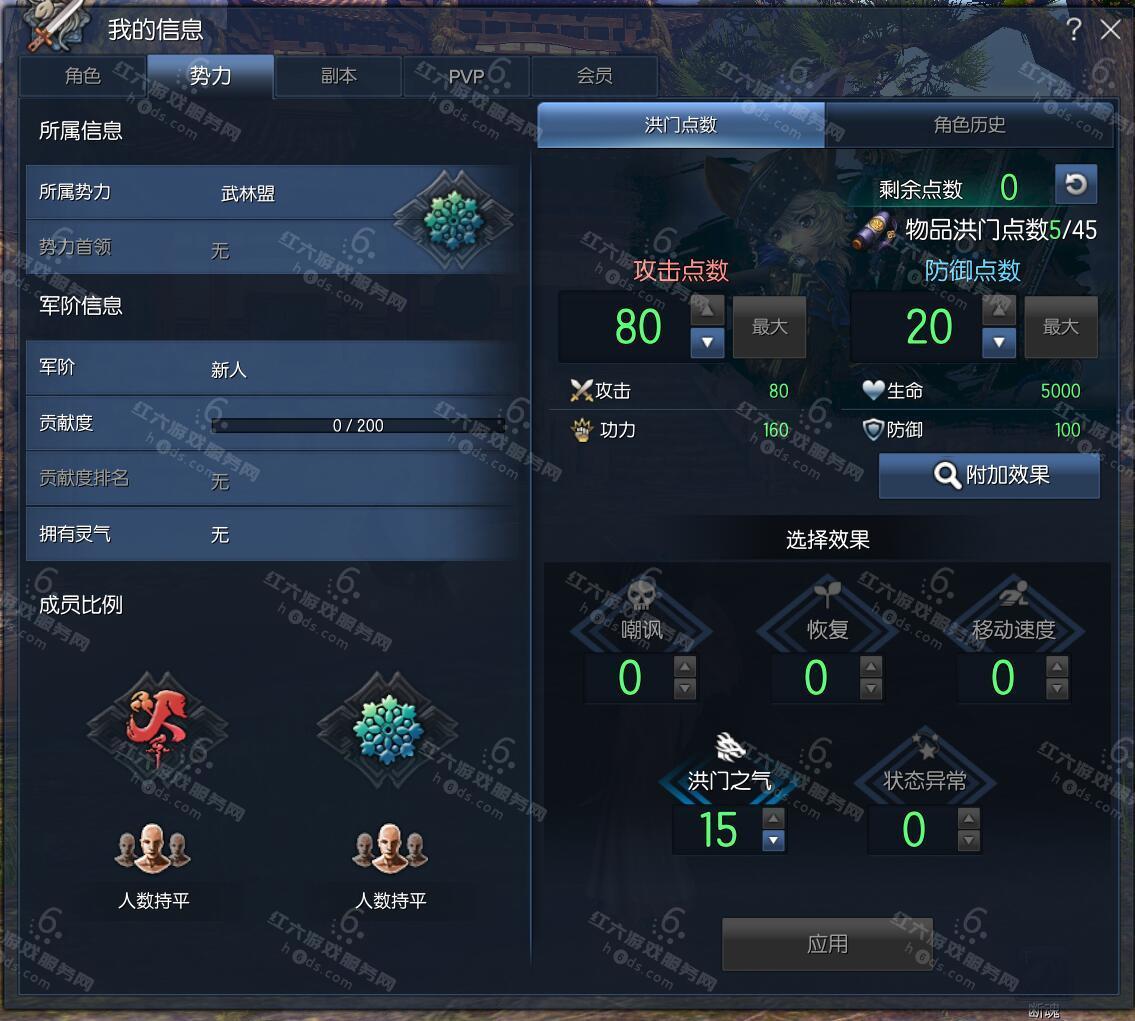Open the question mark help button
The image size is (1135, 1021).
click(x=1074, y=30)
